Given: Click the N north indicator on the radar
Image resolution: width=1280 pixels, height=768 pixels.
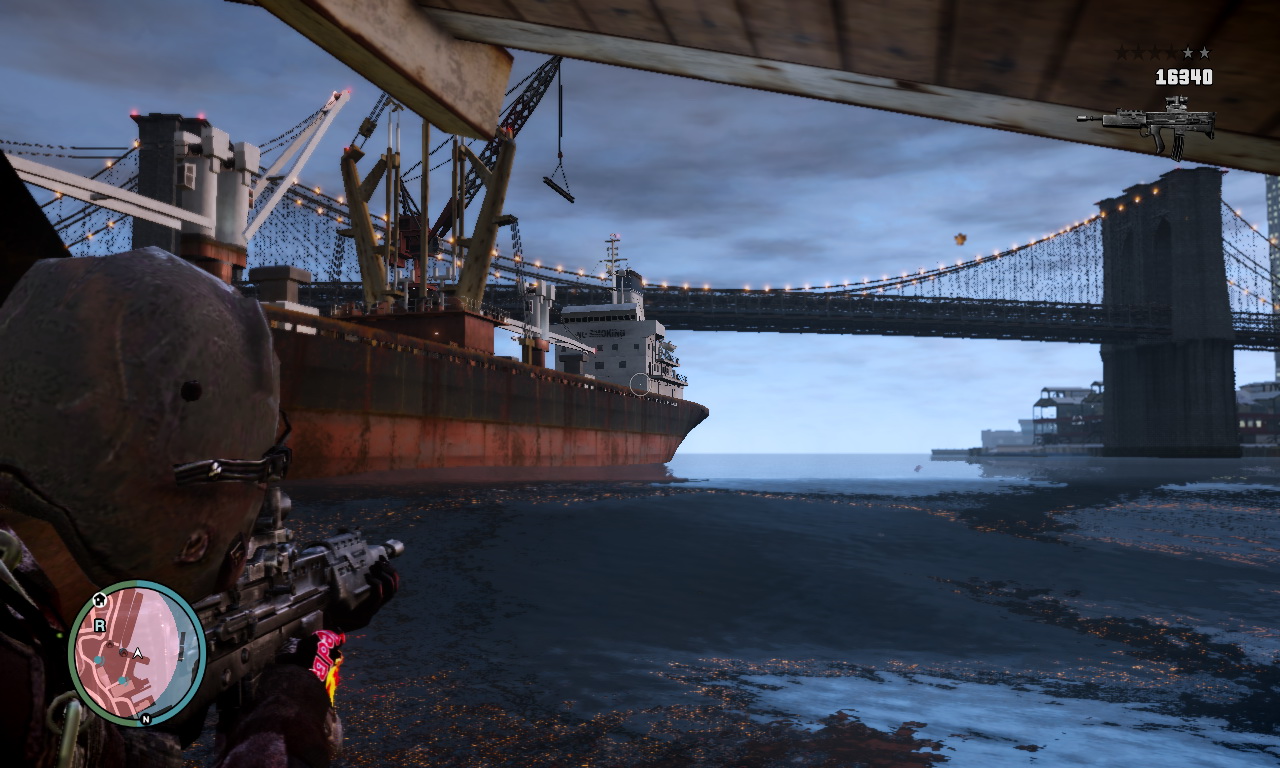Looking at the screenshot, I should click(146, 718).
